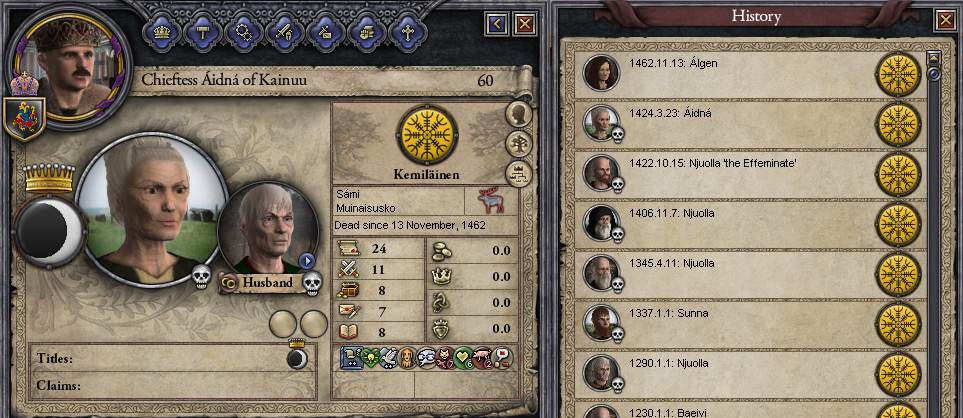Viewport: 963px width, 418px height.
Task: Close the History panel
Action: click(944, 19)
